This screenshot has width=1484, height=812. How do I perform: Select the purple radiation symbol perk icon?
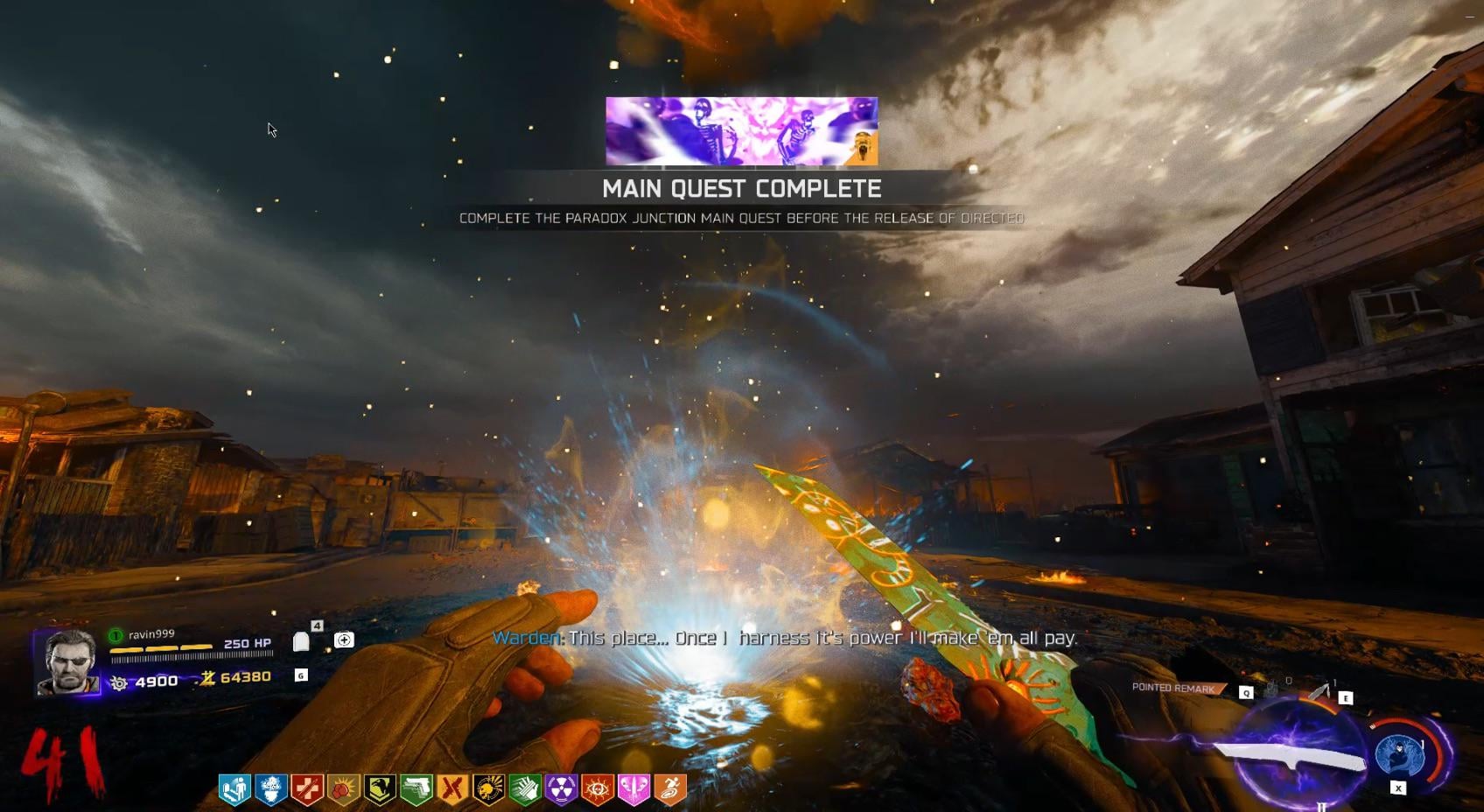[561, 789]
